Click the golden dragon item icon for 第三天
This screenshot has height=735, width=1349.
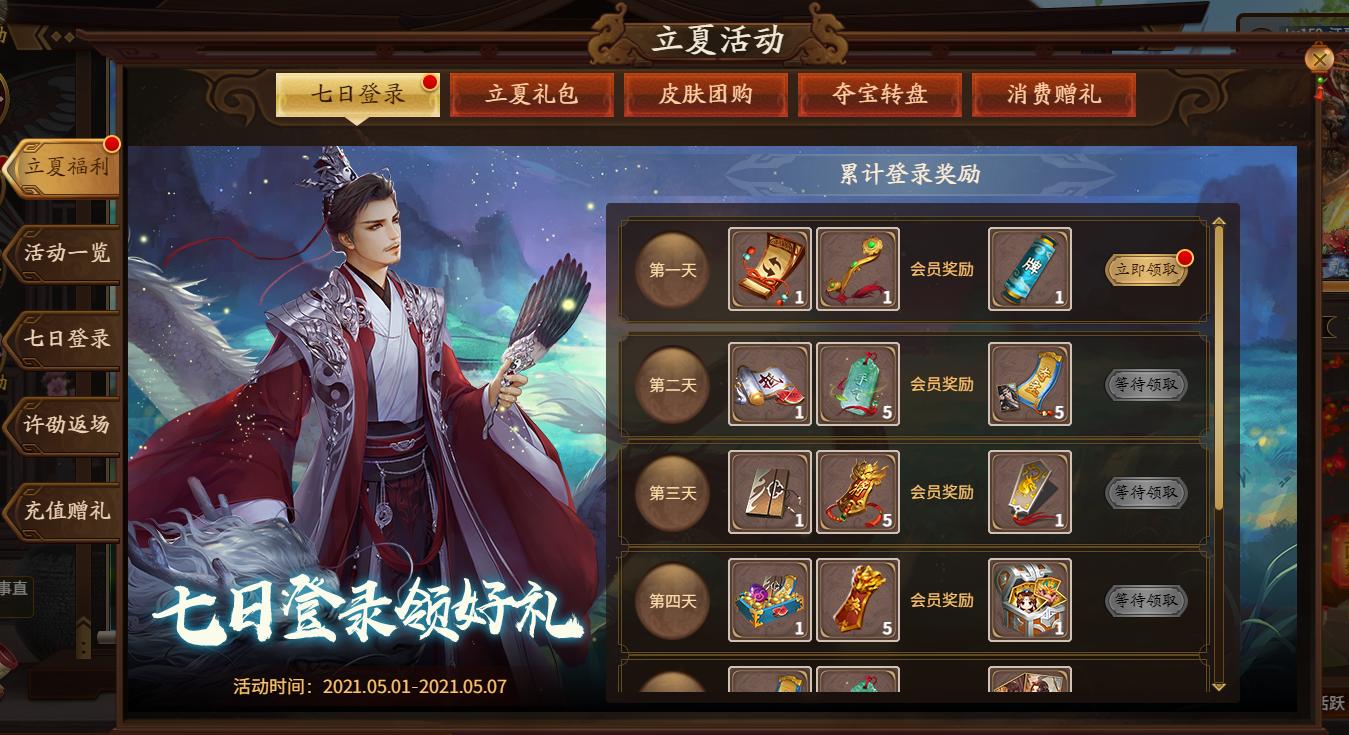[x=857, y=491]
